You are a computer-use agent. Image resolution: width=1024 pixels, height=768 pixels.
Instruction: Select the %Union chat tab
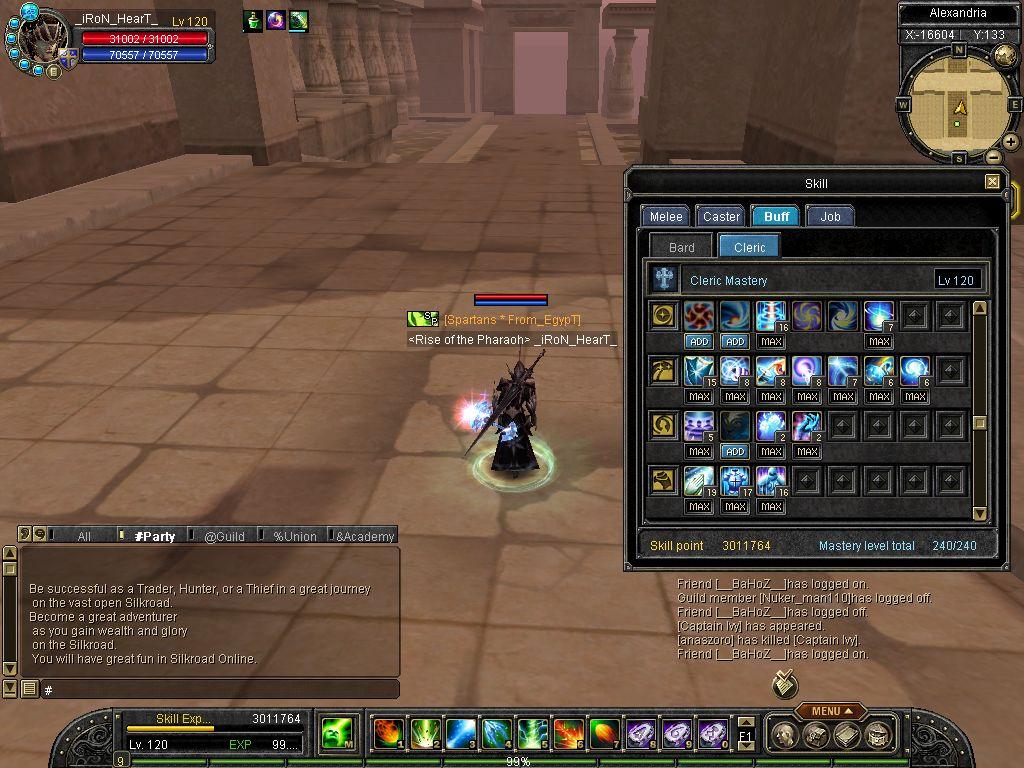(x=294, y=536)
